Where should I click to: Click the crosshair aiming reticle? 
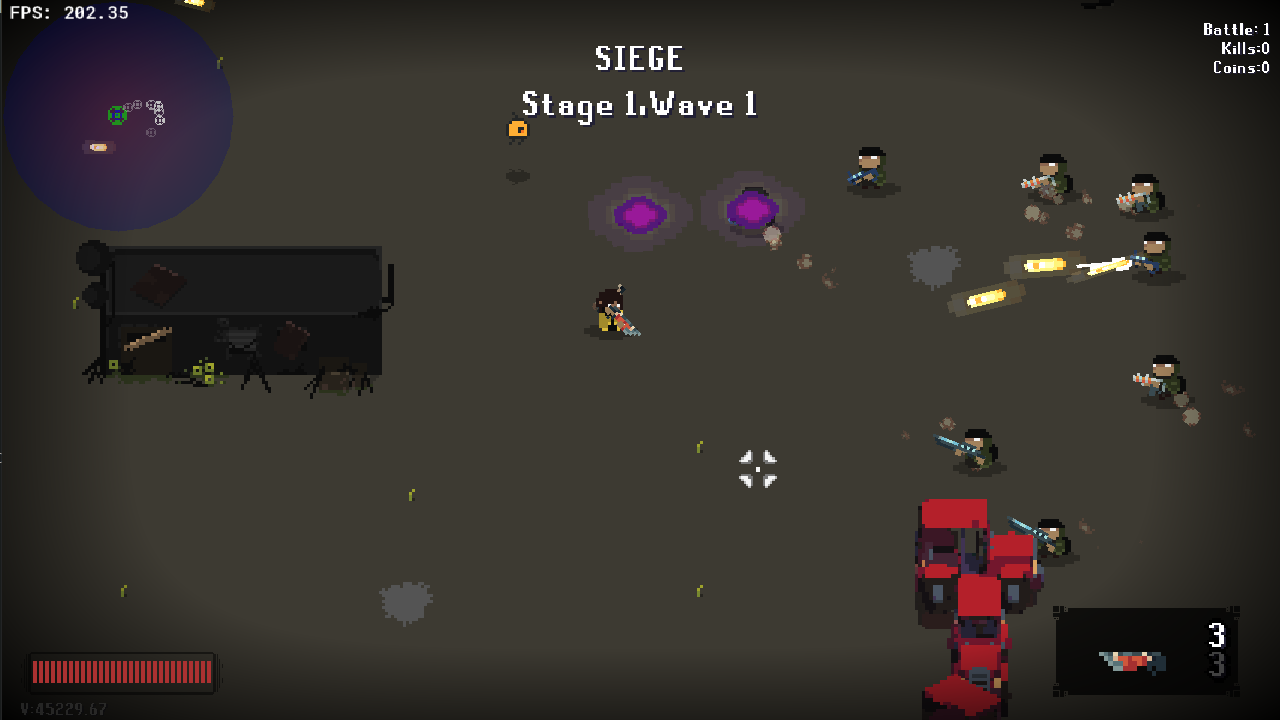(x=757, y=469)
